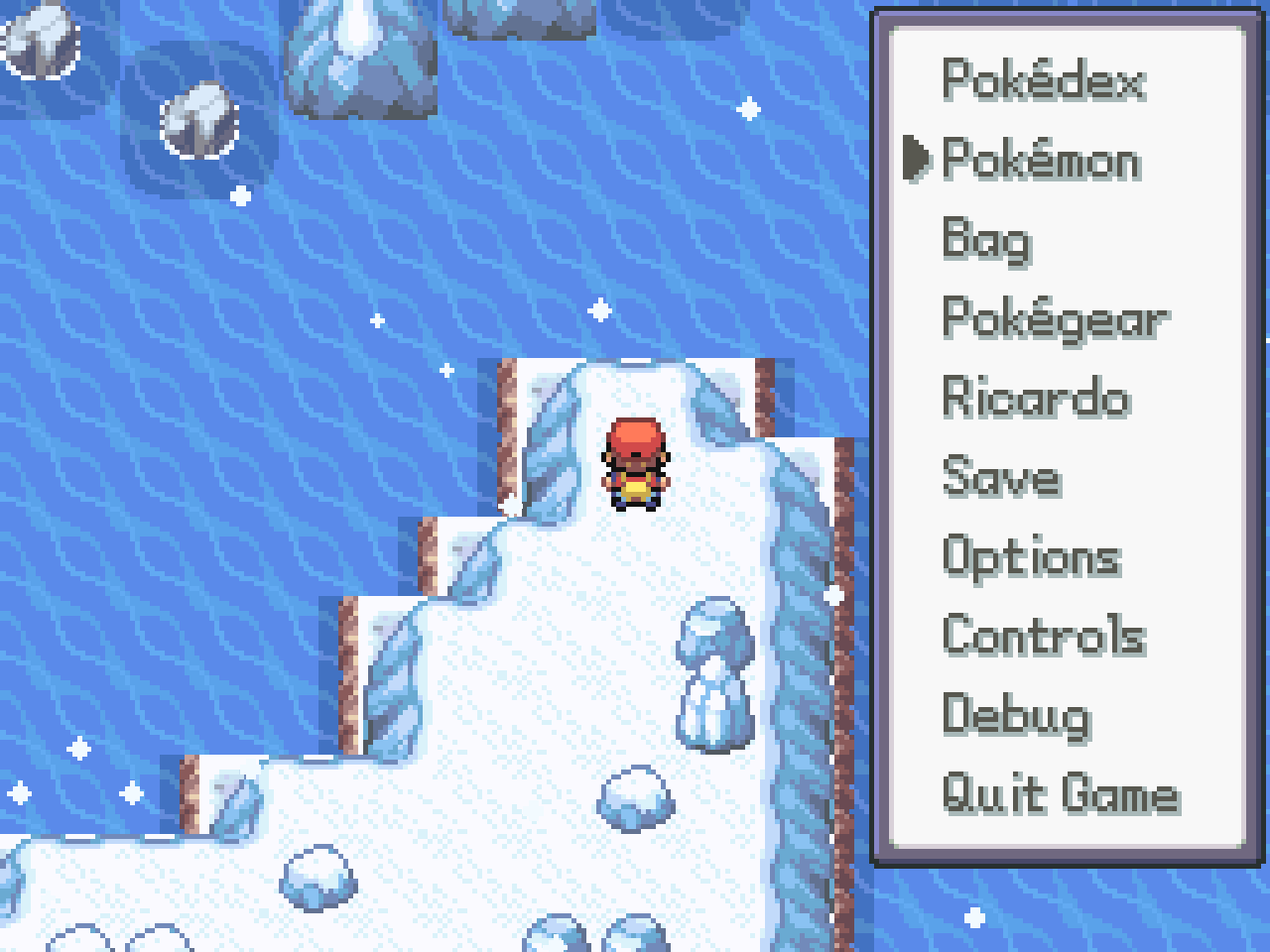Show the Controls screen
The width and height of the screenshot is (1270, 952).
[1044, 636]
